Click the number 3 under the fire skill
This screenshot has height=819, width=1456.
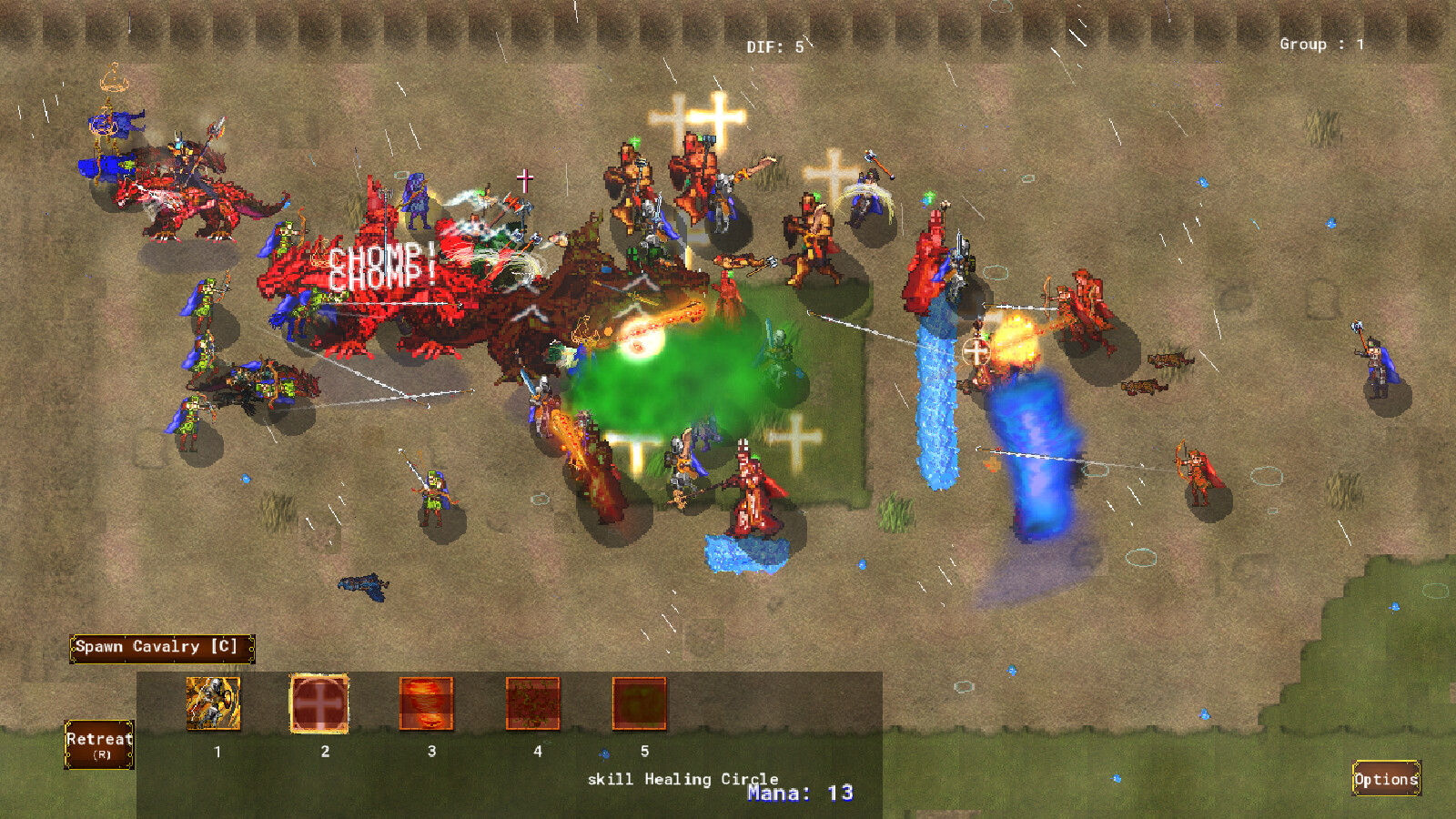[430, 752]
